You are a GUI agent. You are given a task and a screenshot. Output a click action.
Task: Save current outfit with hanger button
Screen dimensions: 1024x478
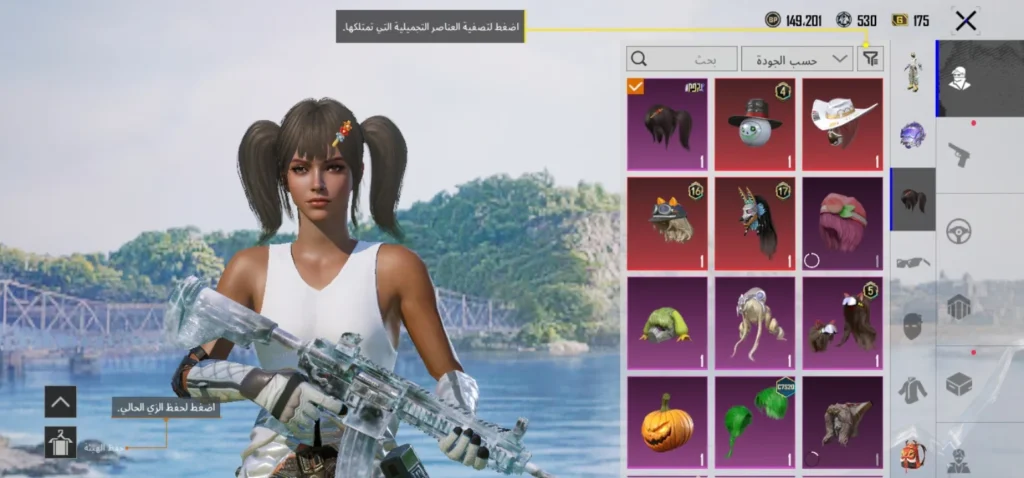click(x=60, y=441)
